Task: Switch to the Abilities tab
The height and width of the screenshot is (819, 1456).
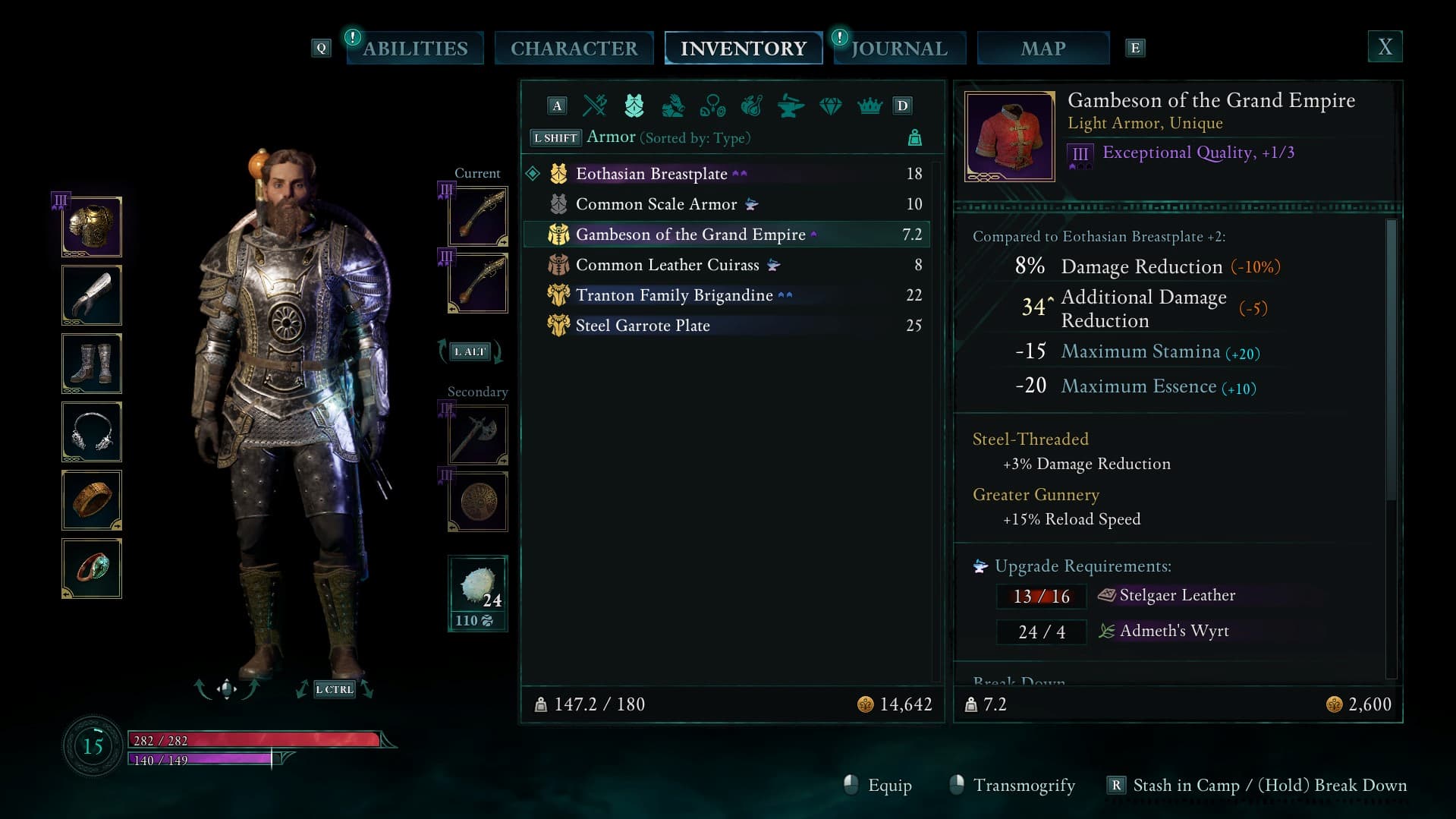Action: coord(415,49)
